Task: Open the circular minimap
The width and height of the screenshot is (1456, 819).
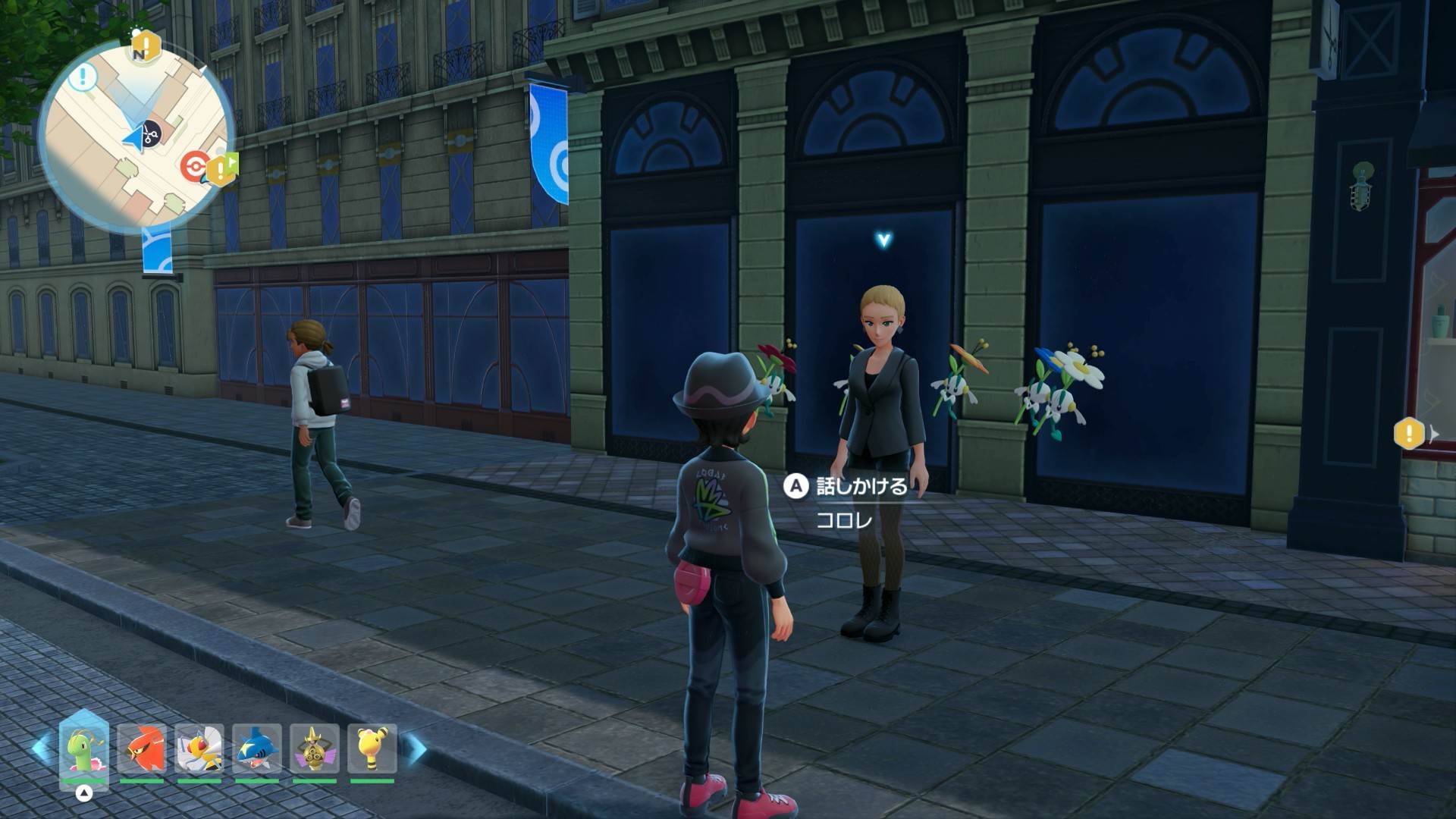Action: pos(136,136)
